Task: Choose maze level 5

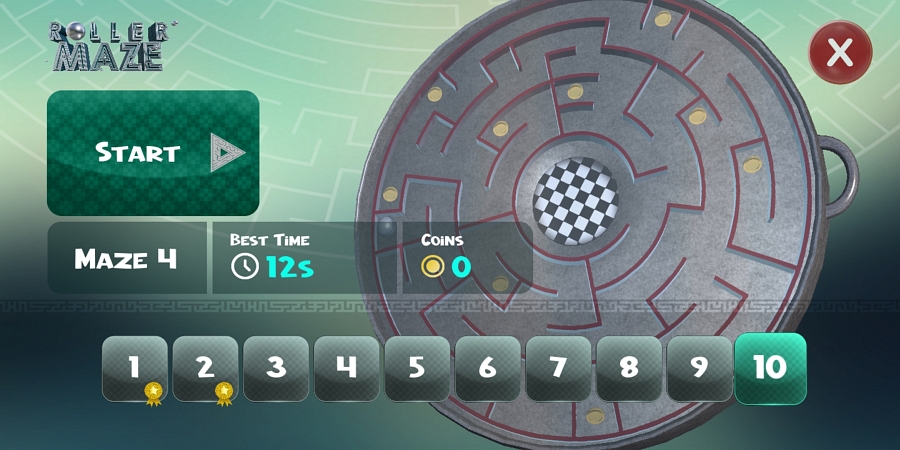Action: (417, 367)
